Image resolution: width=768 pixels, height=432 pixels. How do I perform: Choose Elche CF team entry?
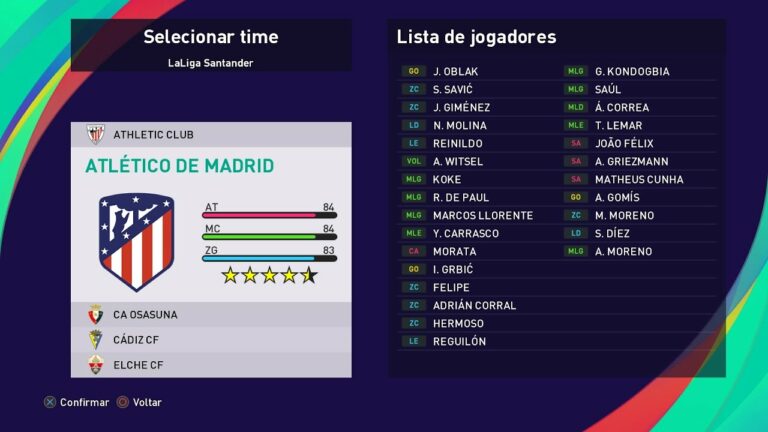[x=210, y=365]
